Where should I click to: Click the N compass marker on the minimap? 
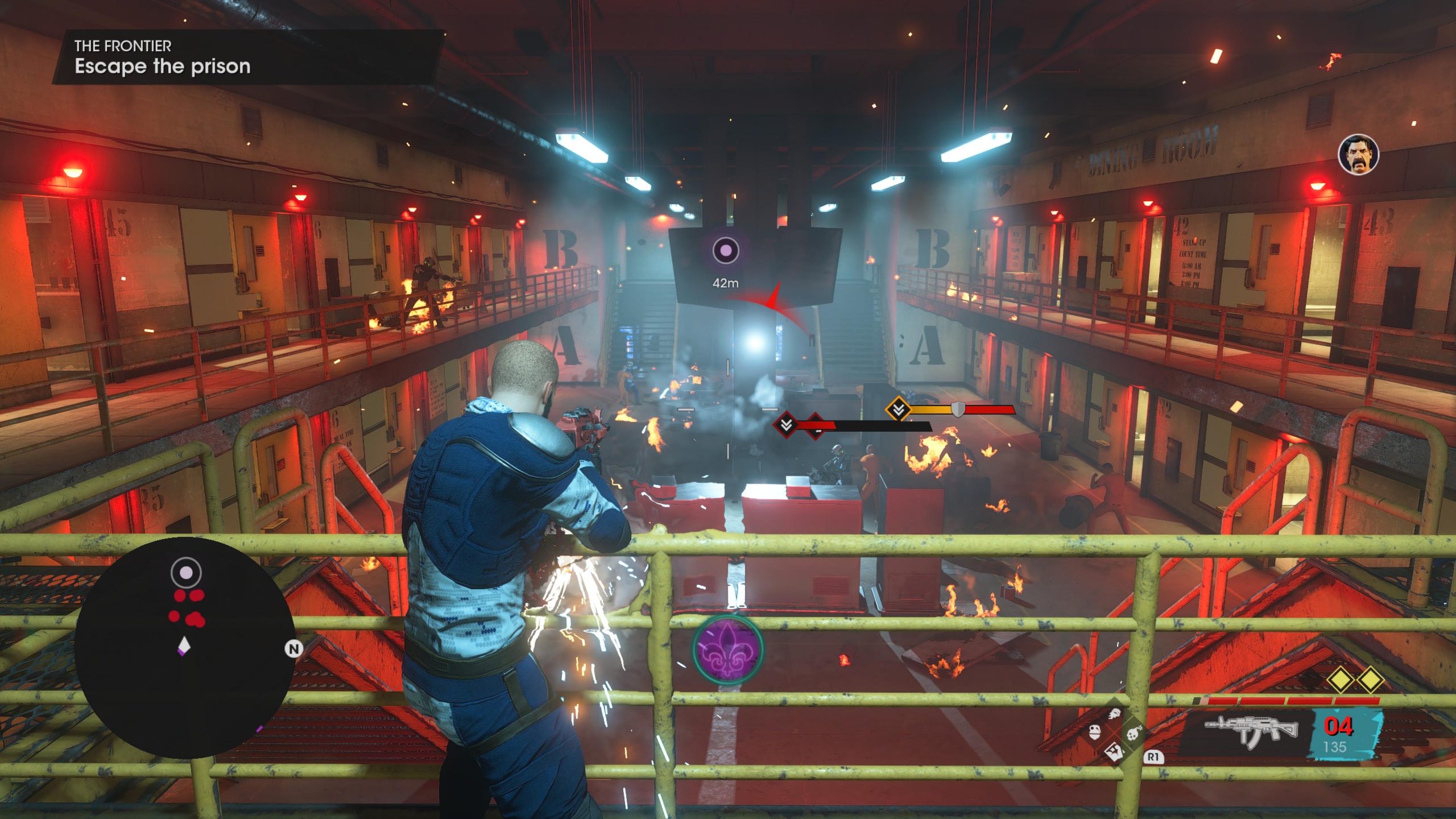pyautogui.click(x=294, y=648)
